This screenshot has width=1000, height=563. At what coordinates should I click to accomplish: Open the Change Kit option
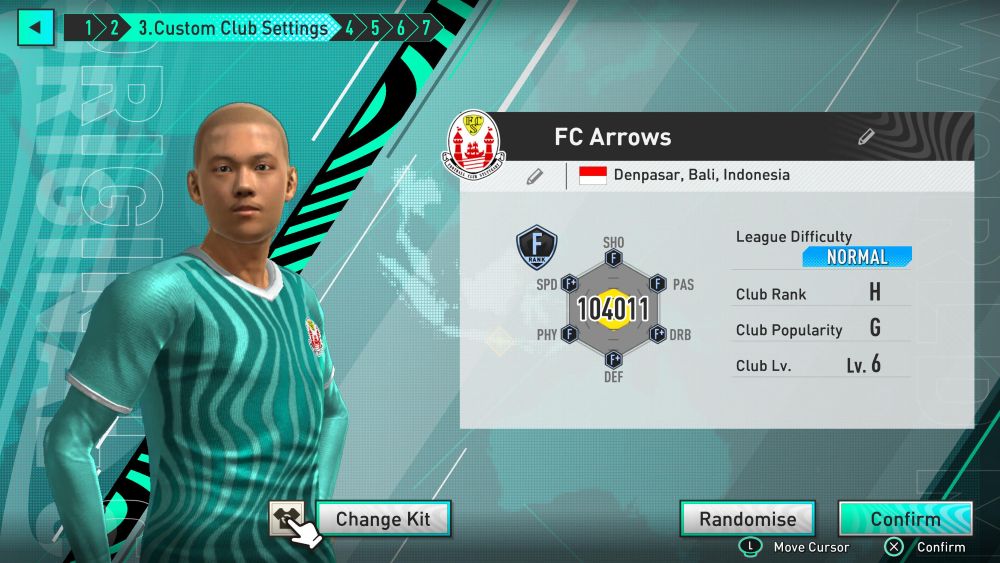pos(383,519)
